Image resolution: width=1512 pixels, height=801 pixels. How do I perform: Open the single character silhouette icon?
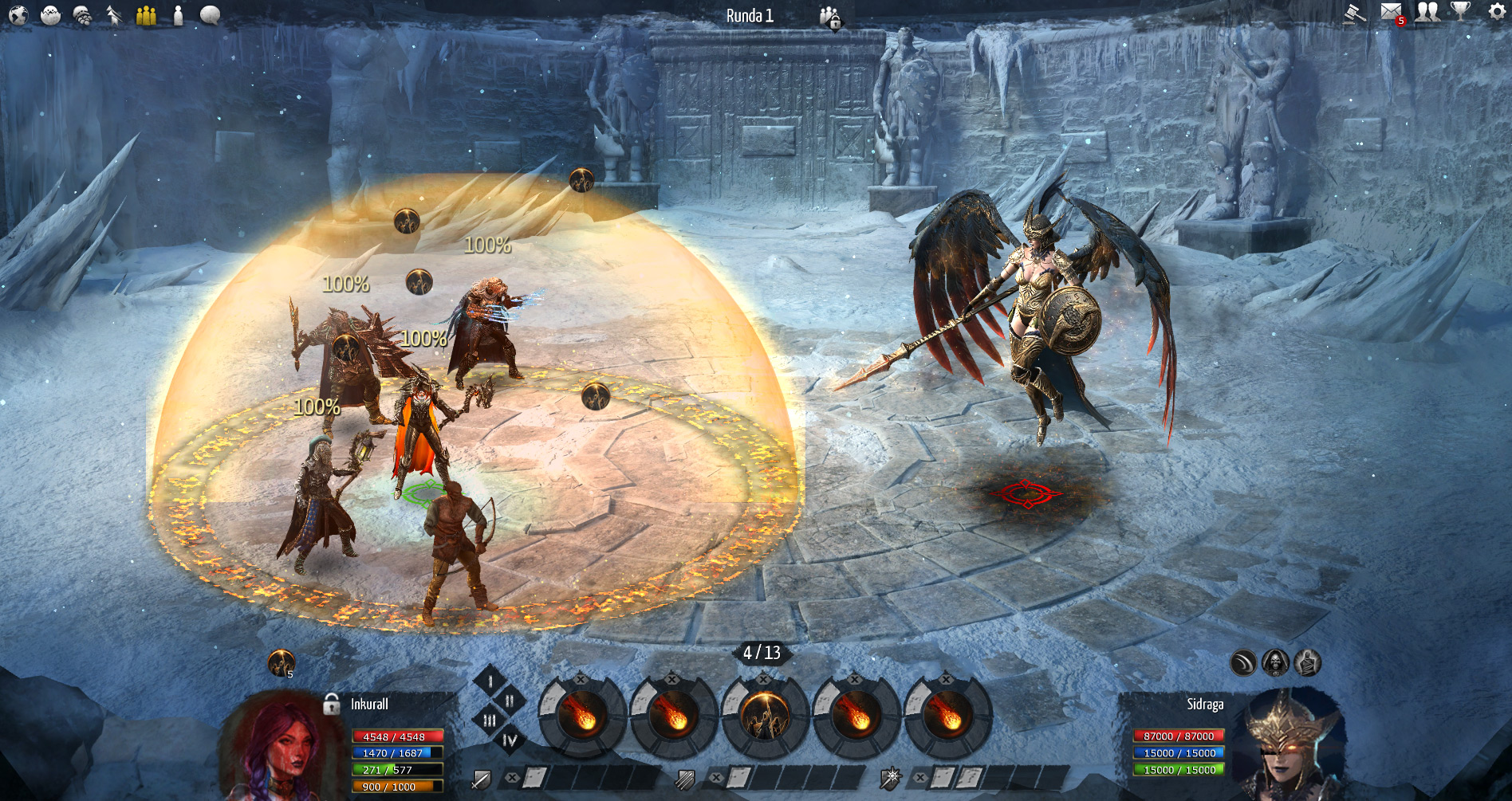tap(178, 14)
